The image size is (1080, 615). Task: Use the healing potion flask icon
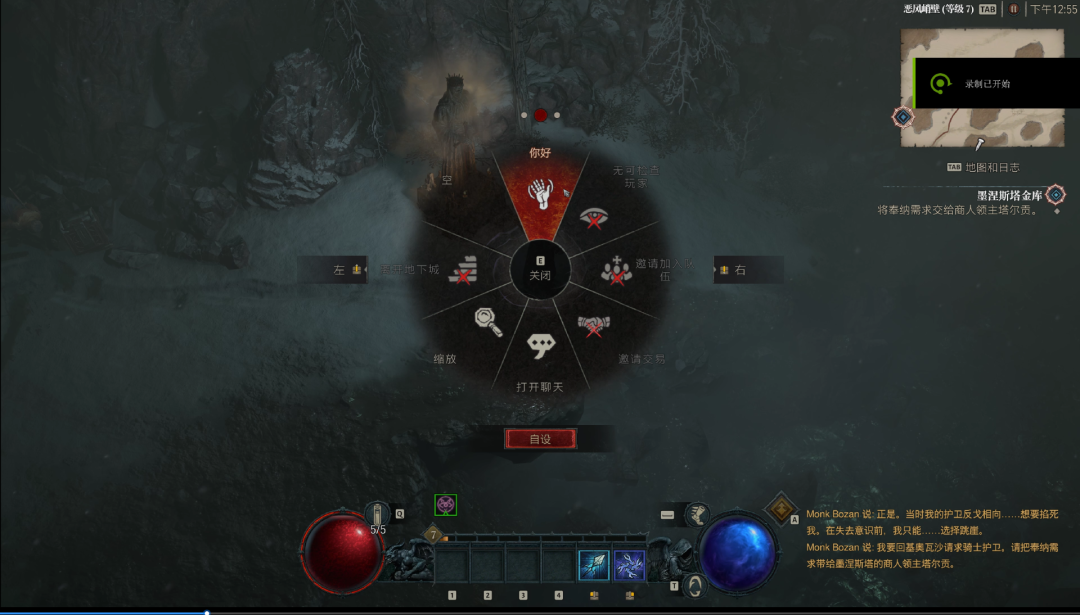pyautogui.click(x=378, y=513)
